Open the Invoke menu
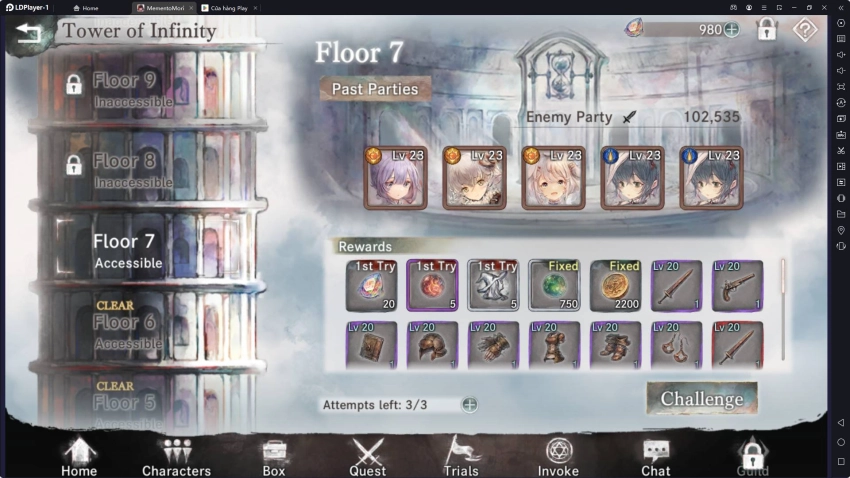850x478 pixels. 558,456
